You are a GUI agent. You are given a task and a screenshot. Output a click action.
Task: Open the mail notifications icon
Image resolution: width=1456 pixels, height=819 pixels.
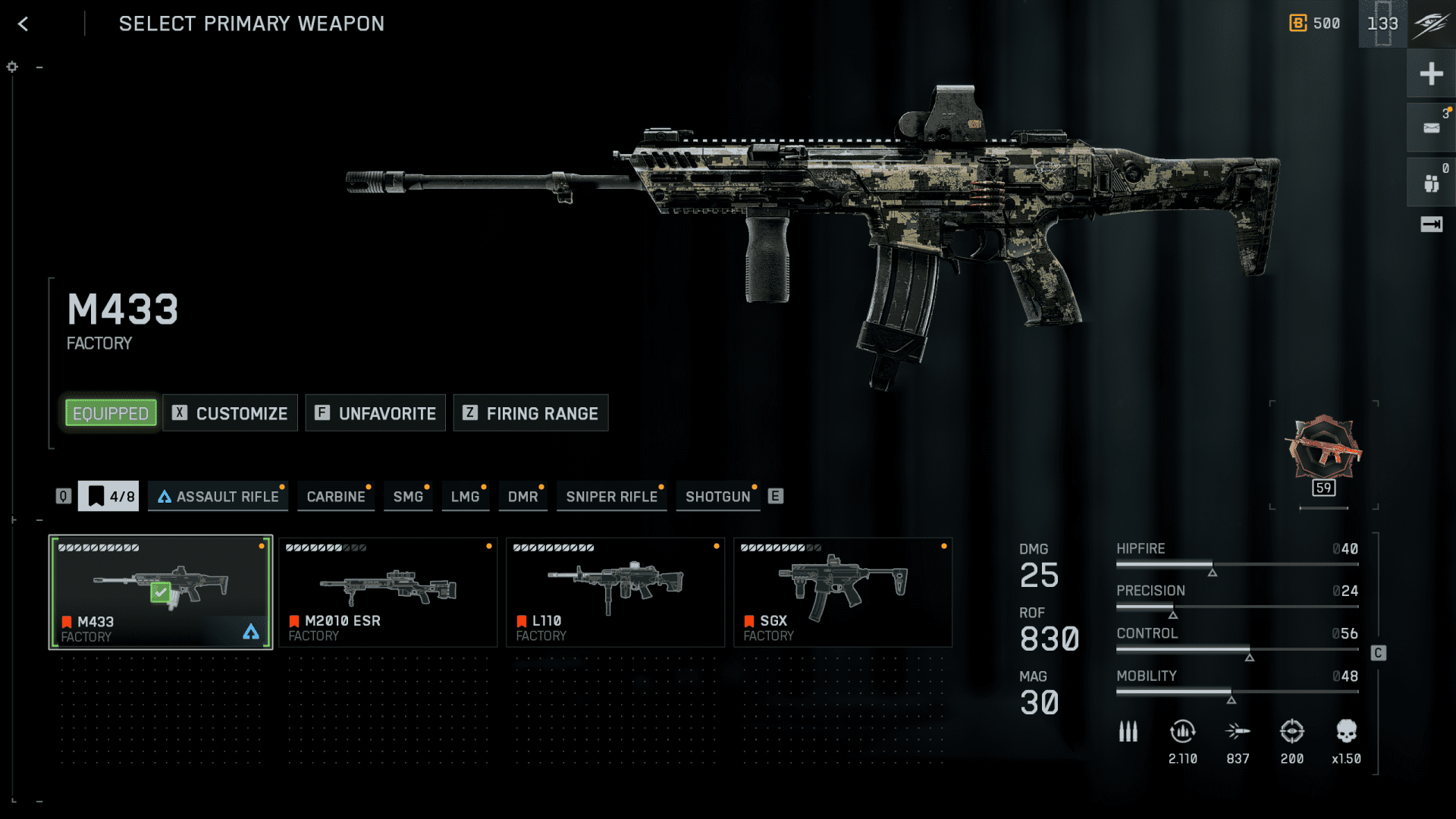click(x=1431, y=128)
